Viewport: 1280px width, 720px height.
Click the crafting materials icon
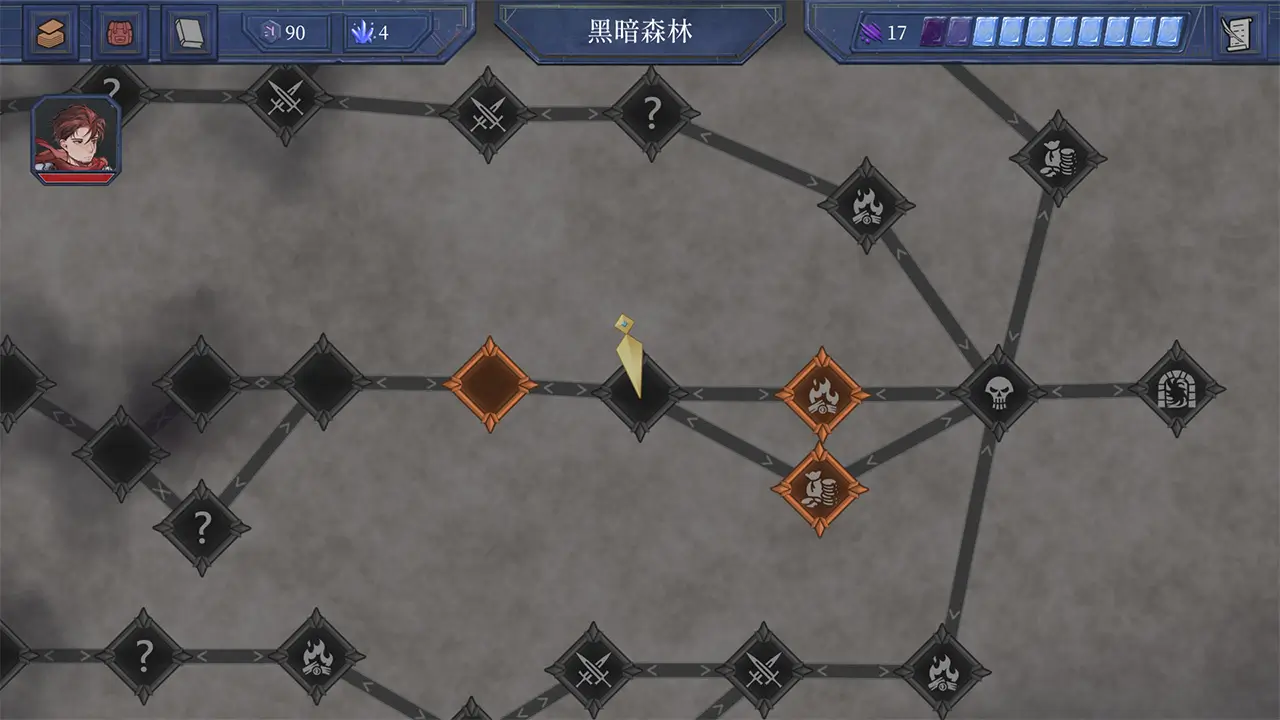point(49,31)
